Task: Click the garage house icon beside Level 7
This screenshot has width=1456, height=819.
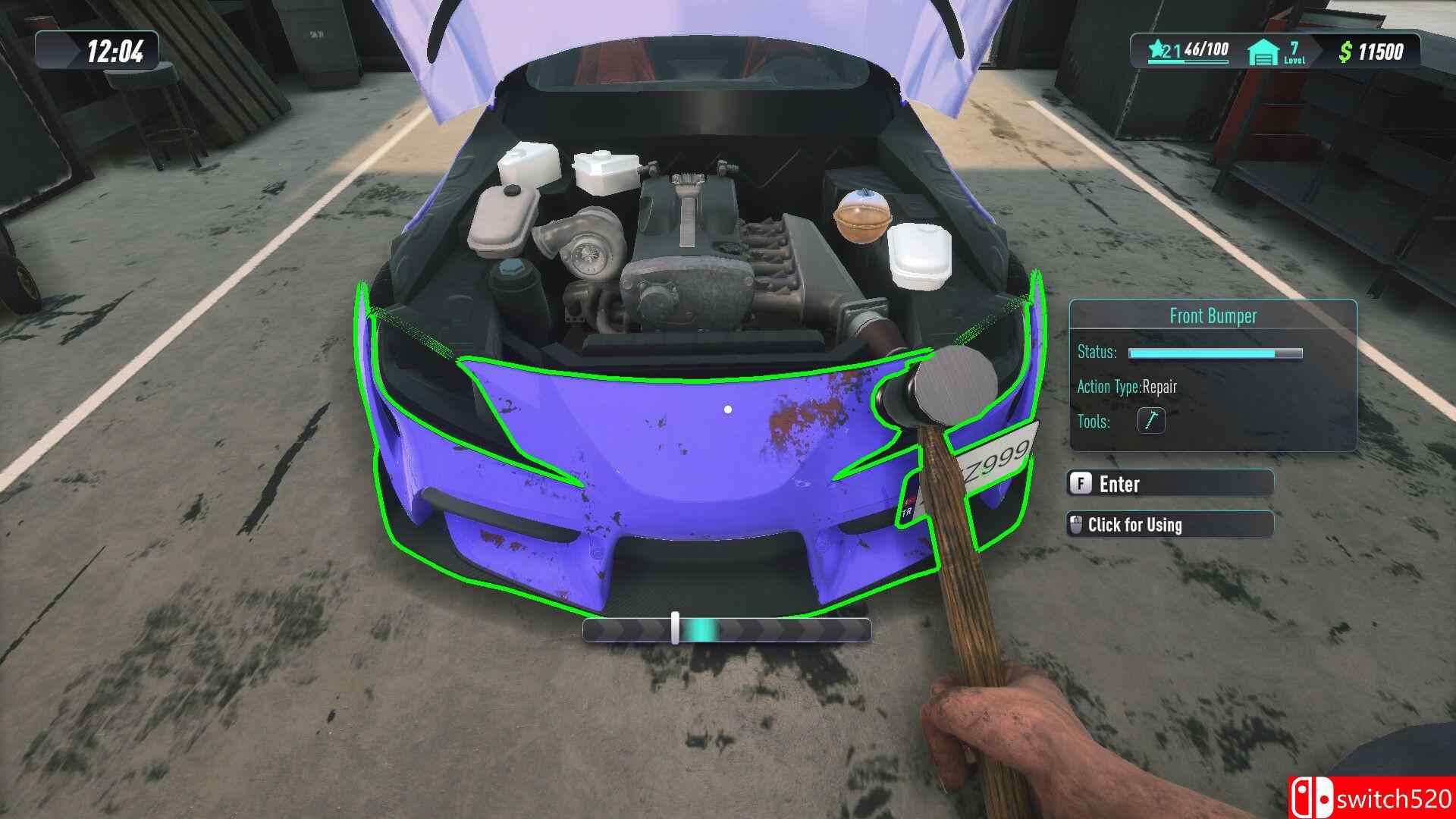Action: 1263,50
